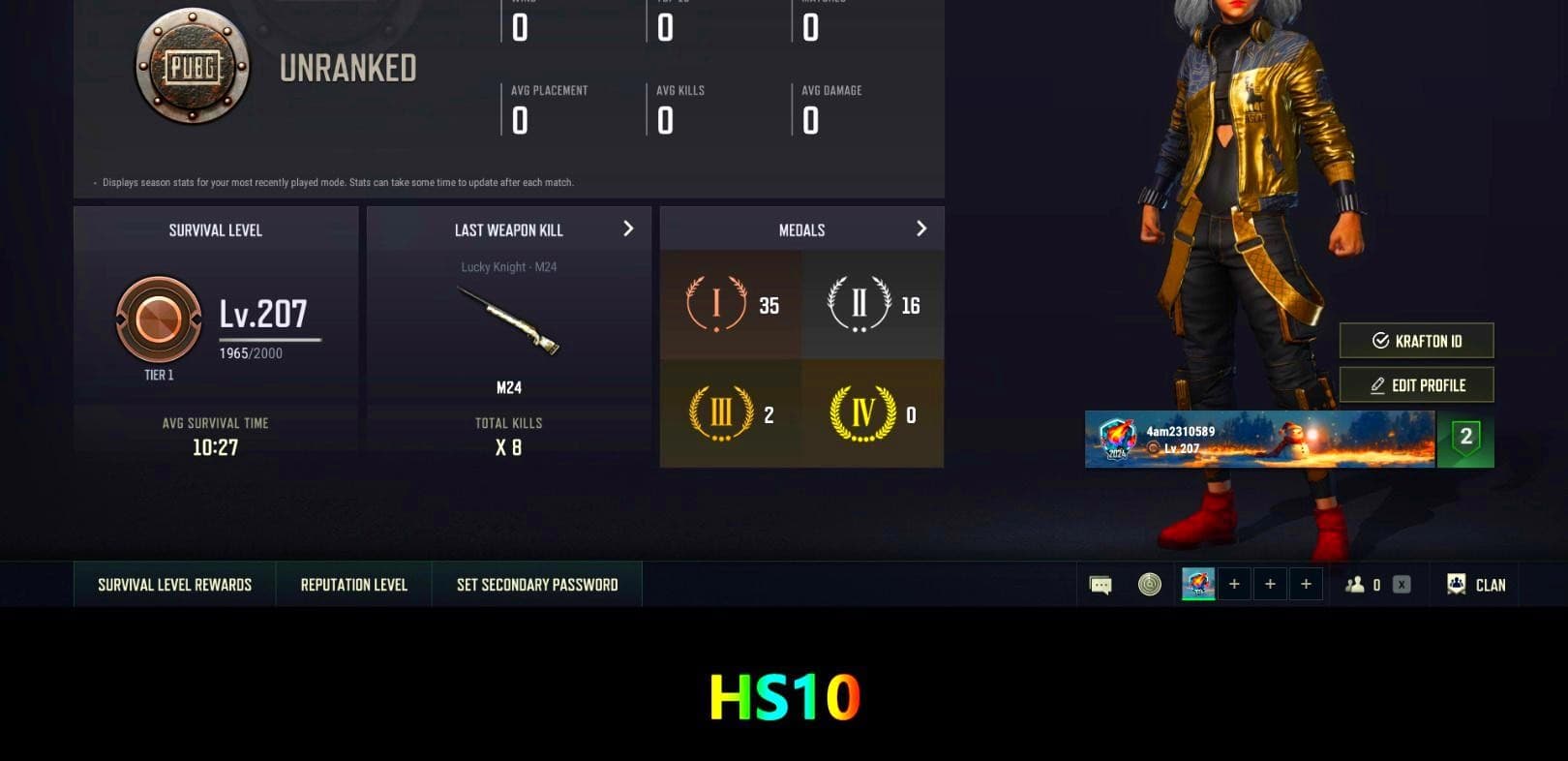Switch to the Reputation Level tab
The image size is (1568, 761).
coord(353,584)
